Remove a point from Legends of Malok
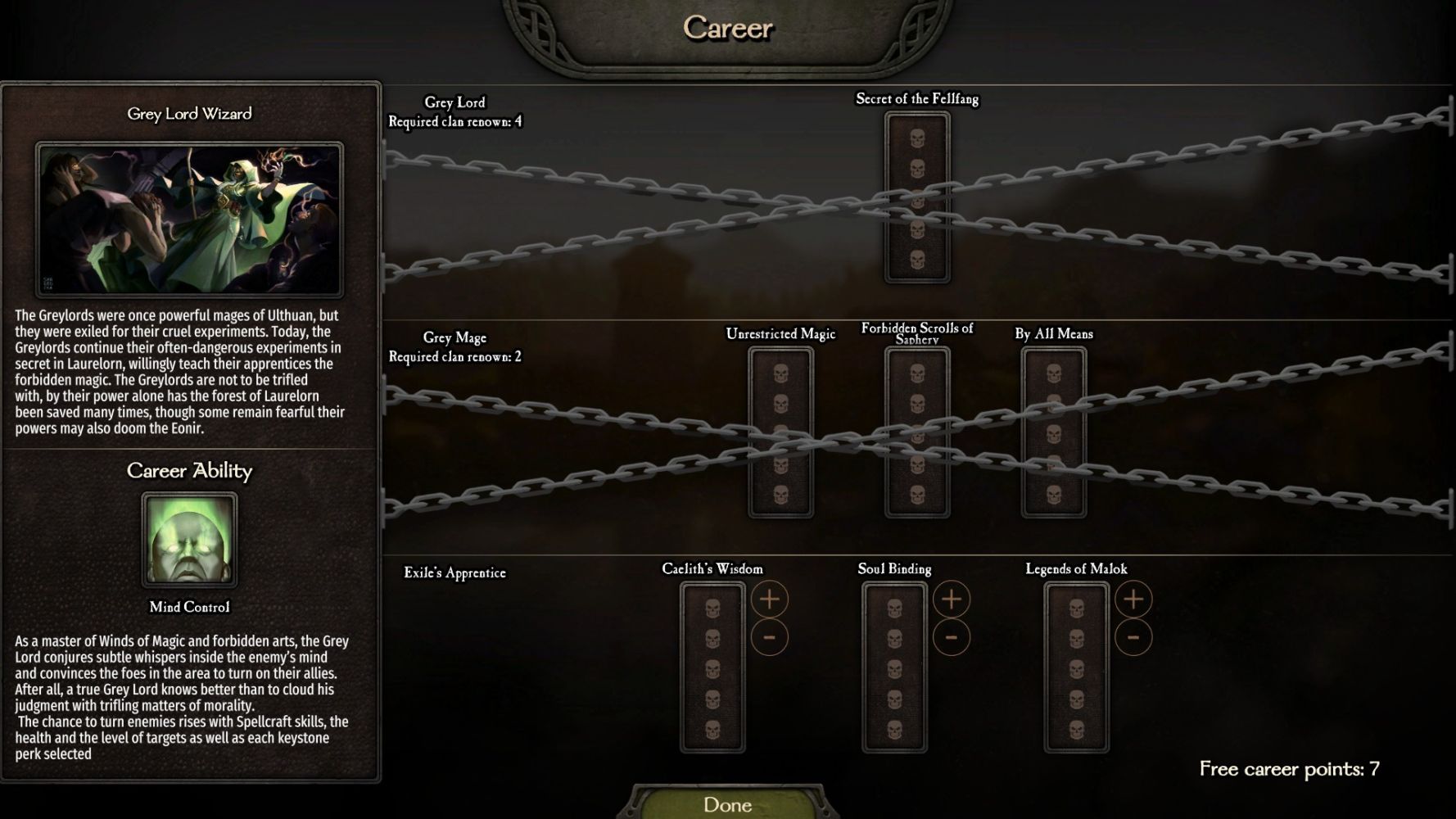Image resolution: width=1456 pixels, height=819 pixels. [x=1133, y=637]
